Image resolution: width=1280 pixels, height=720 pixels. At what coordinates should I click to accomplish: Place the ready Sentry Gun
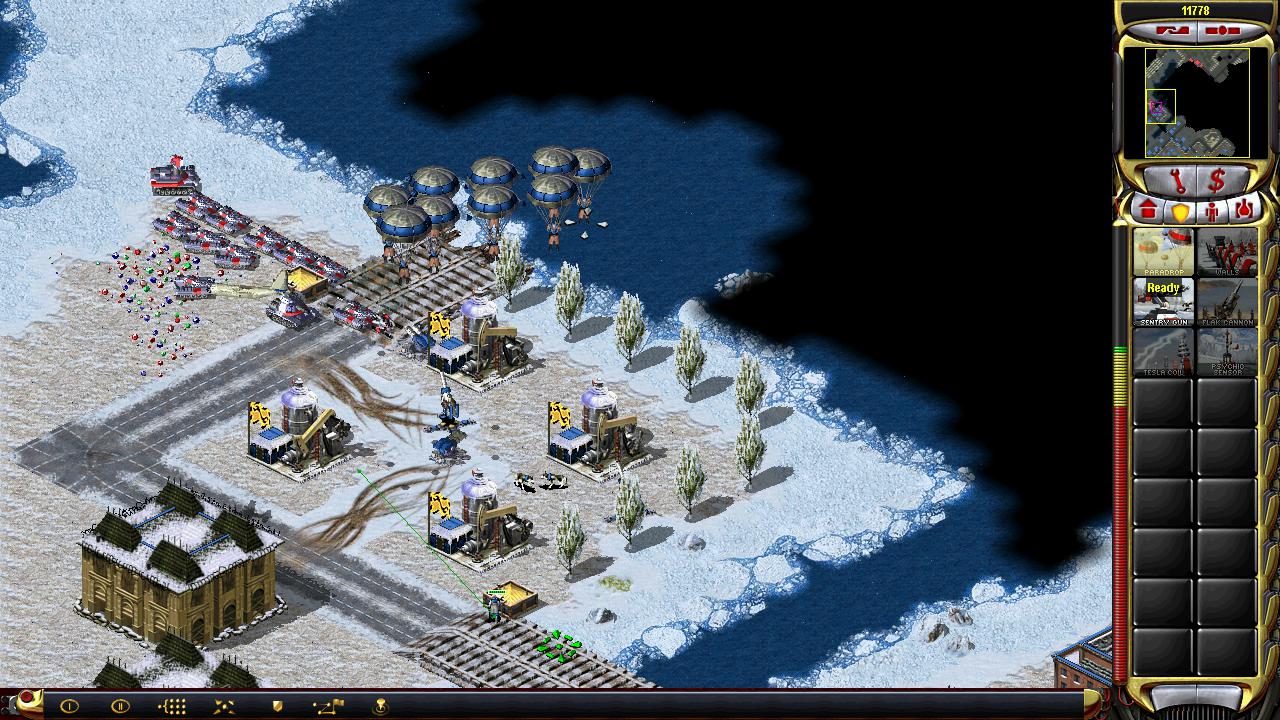1163,301
